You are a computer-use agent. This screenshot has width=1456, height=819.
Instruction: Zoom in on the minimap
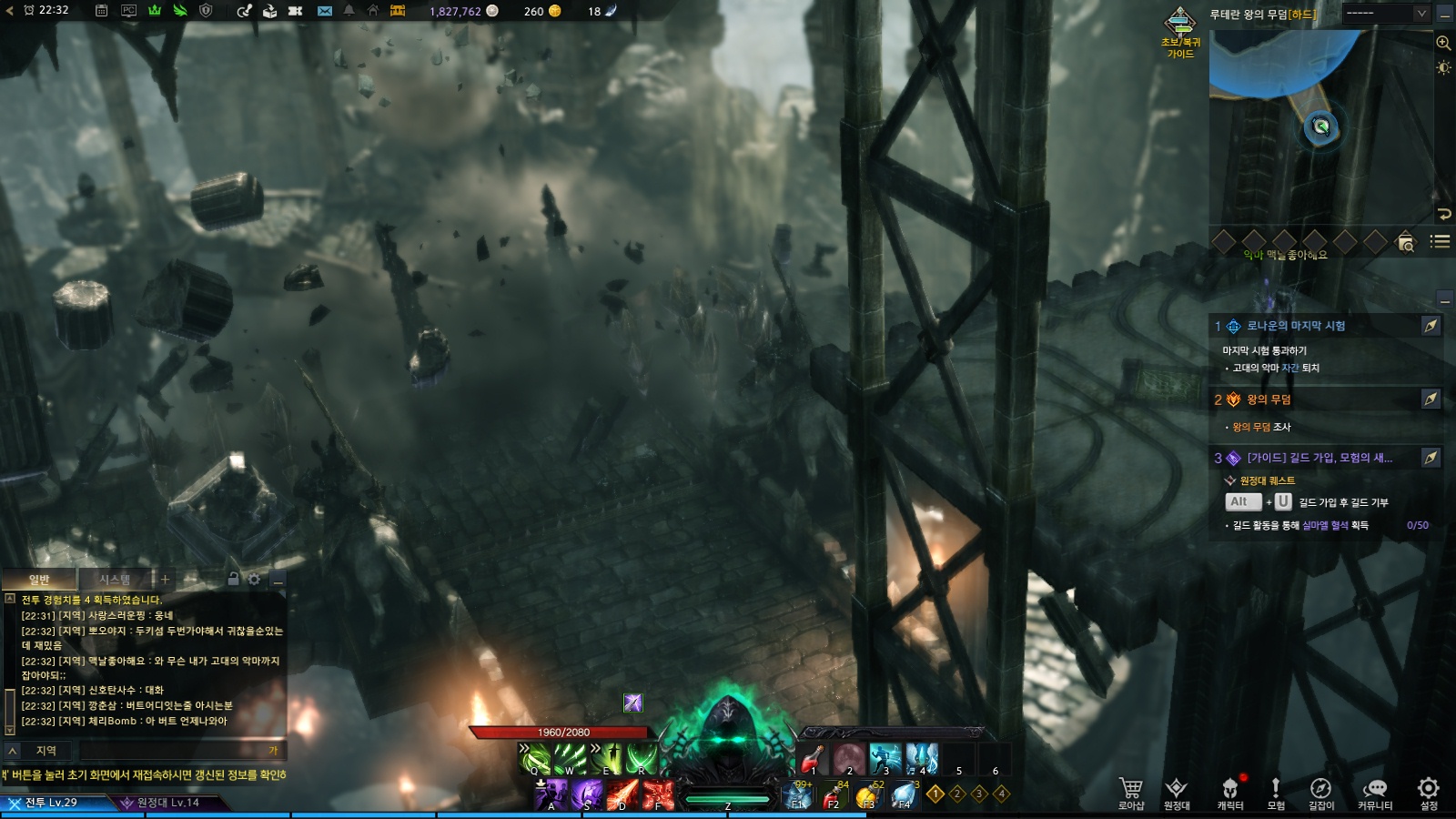point(1443,43)
